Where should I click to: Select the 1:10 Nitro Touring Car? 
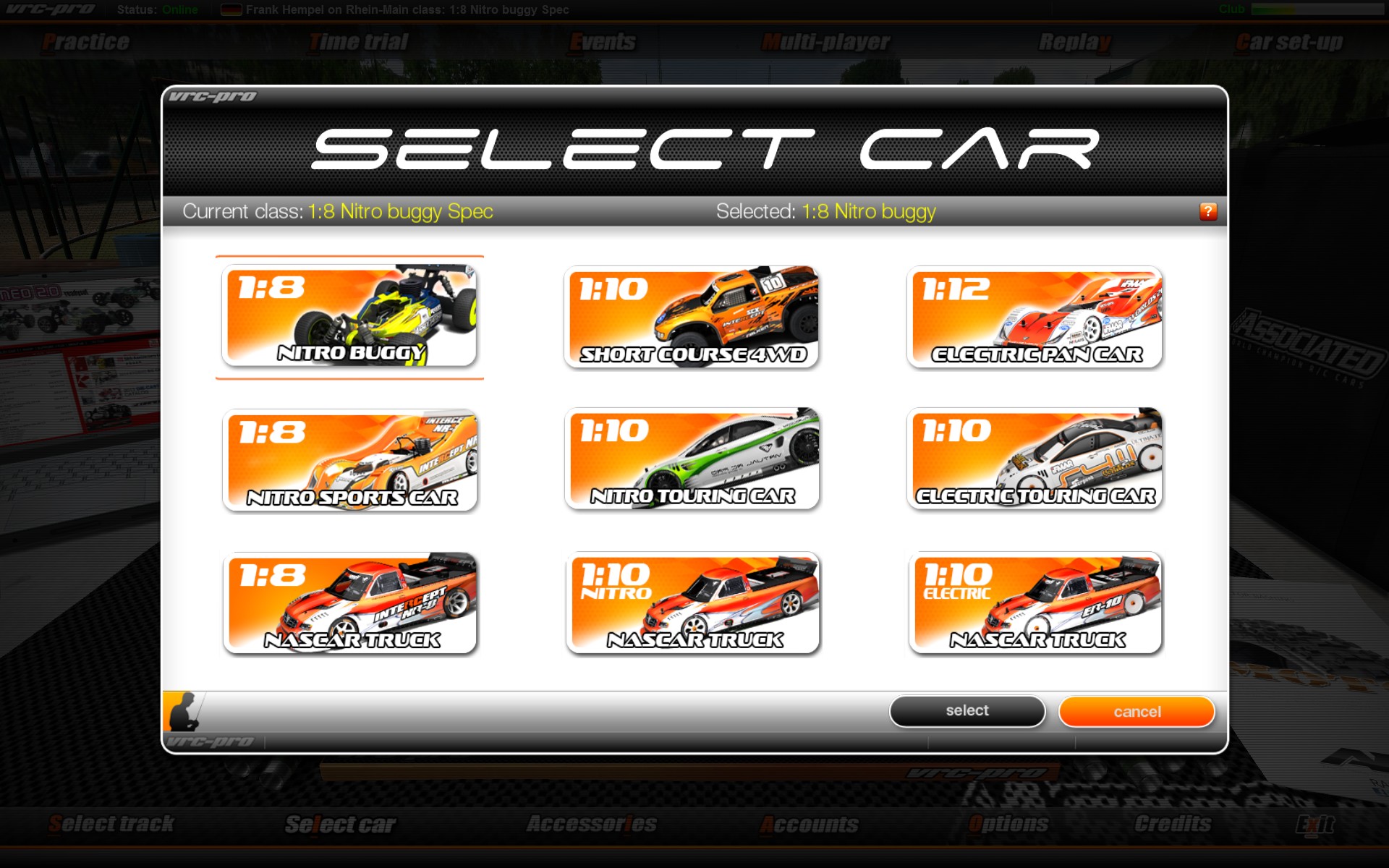(692, 459)
